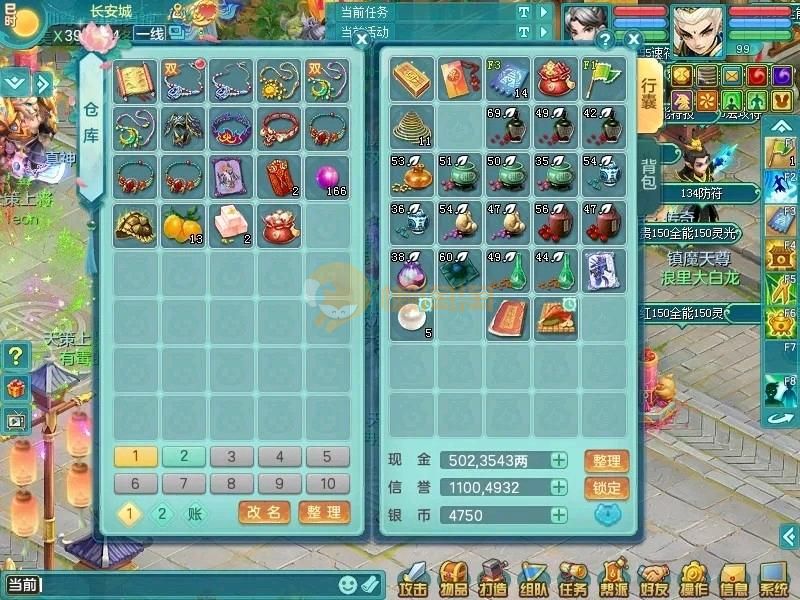800x600 pixels.
Task: Open the 任务 quest menu
Action: tap(572, 580)
